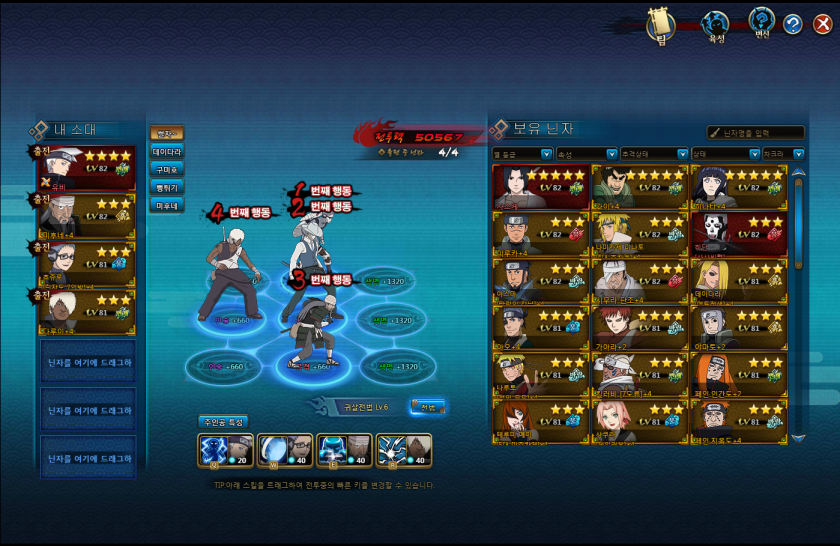
Task: Open the 팁 scroll tips icon
Action: click(661, 25)
